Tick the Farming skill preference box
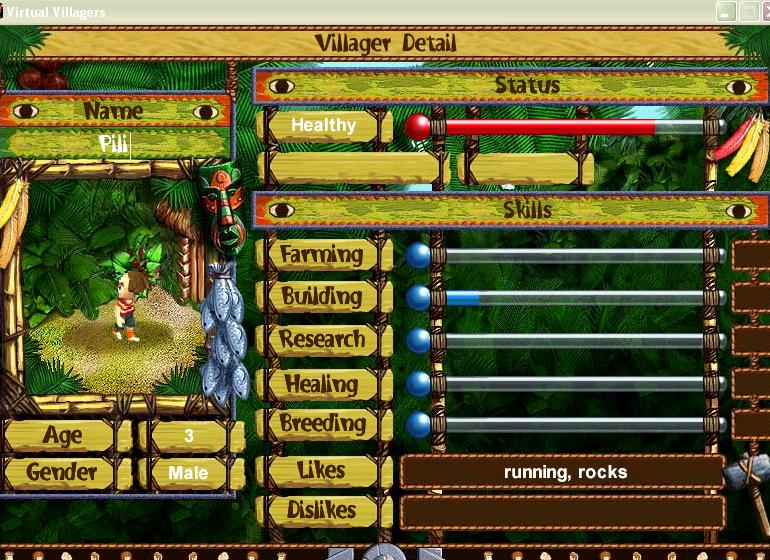770x560 pixels. click(751, 255)
